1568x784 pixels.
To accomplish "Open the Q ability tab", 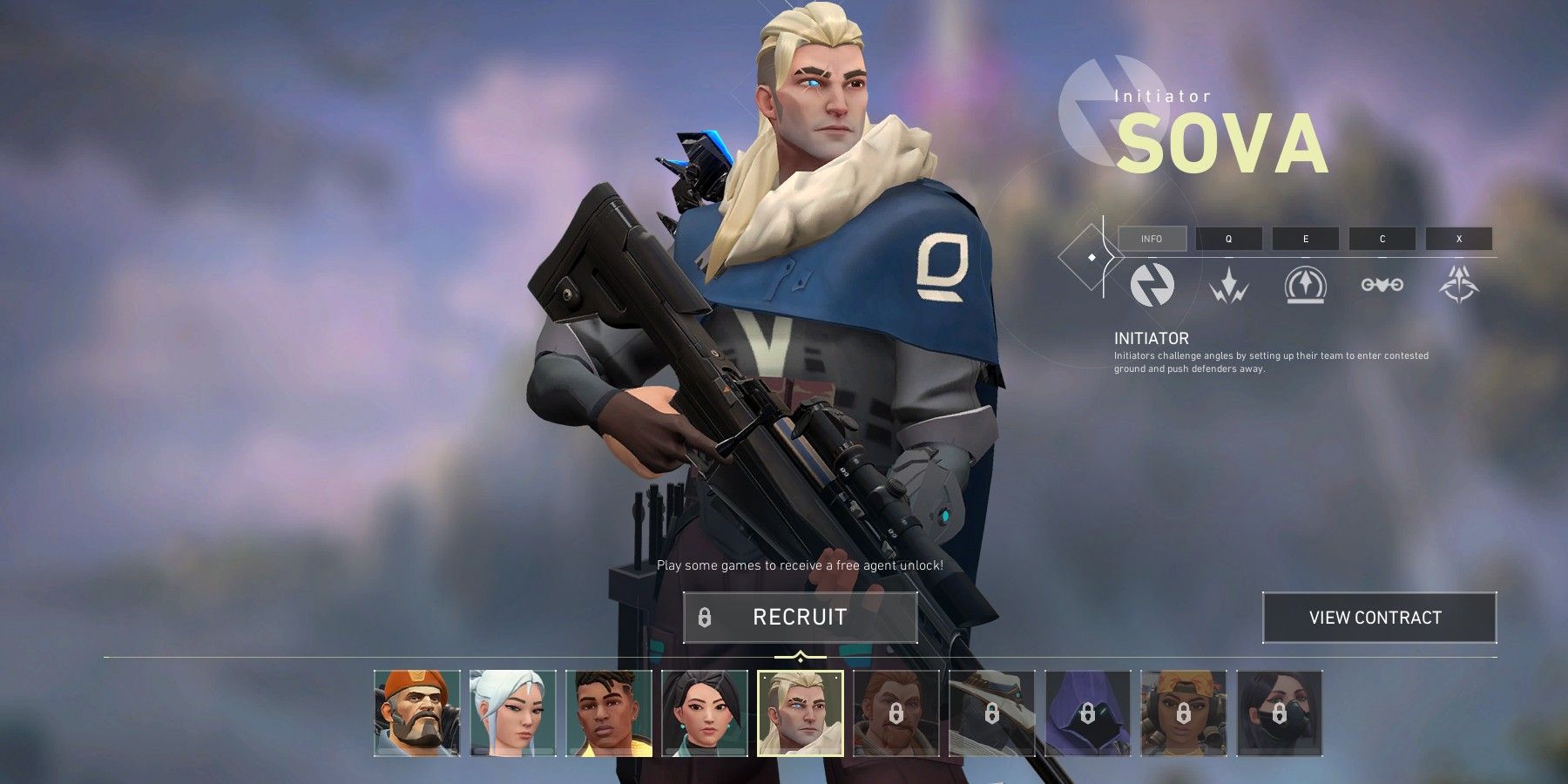I will [1229, 239].
